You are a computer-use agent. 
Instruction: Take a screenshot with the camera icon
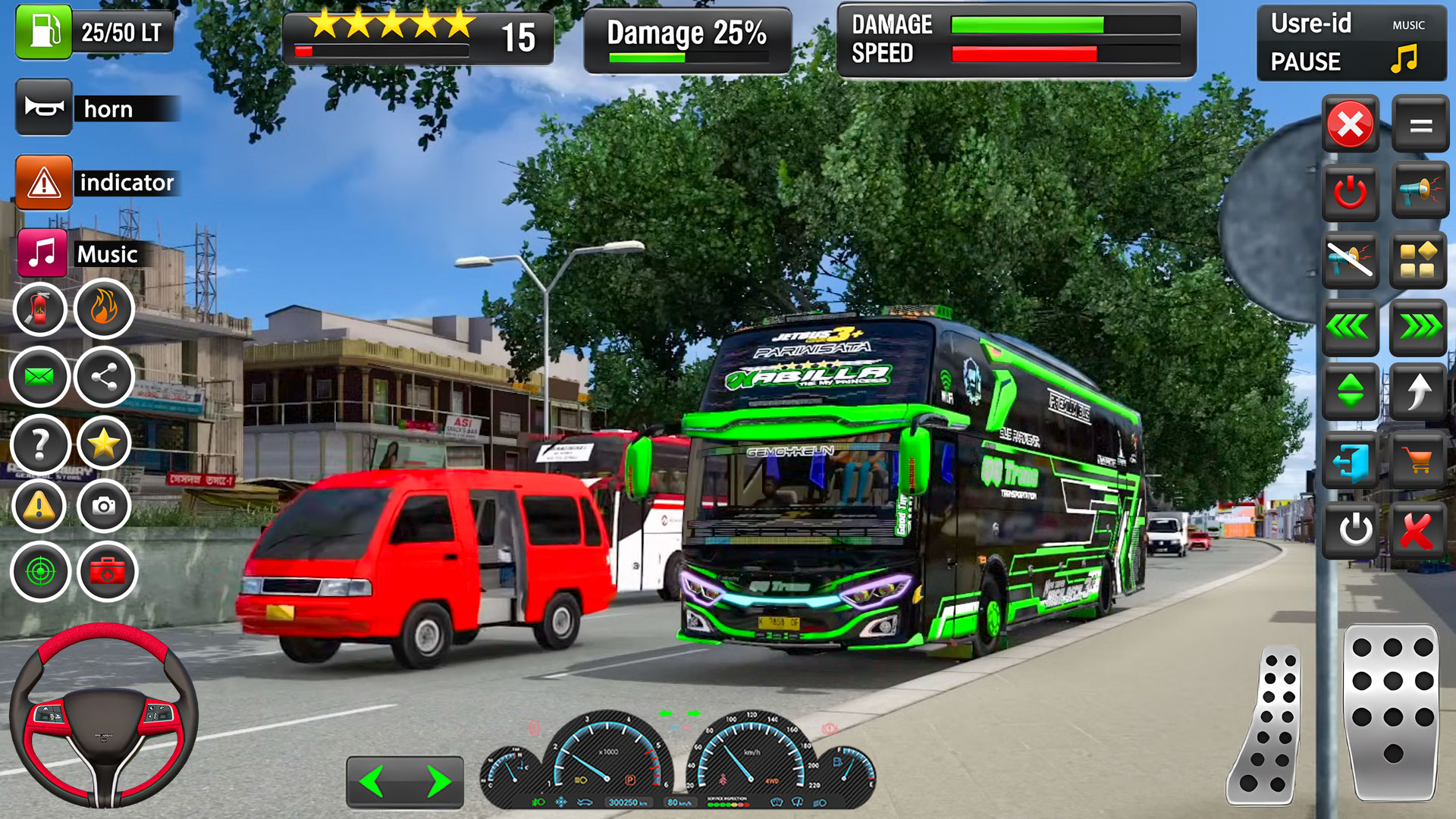105,505
